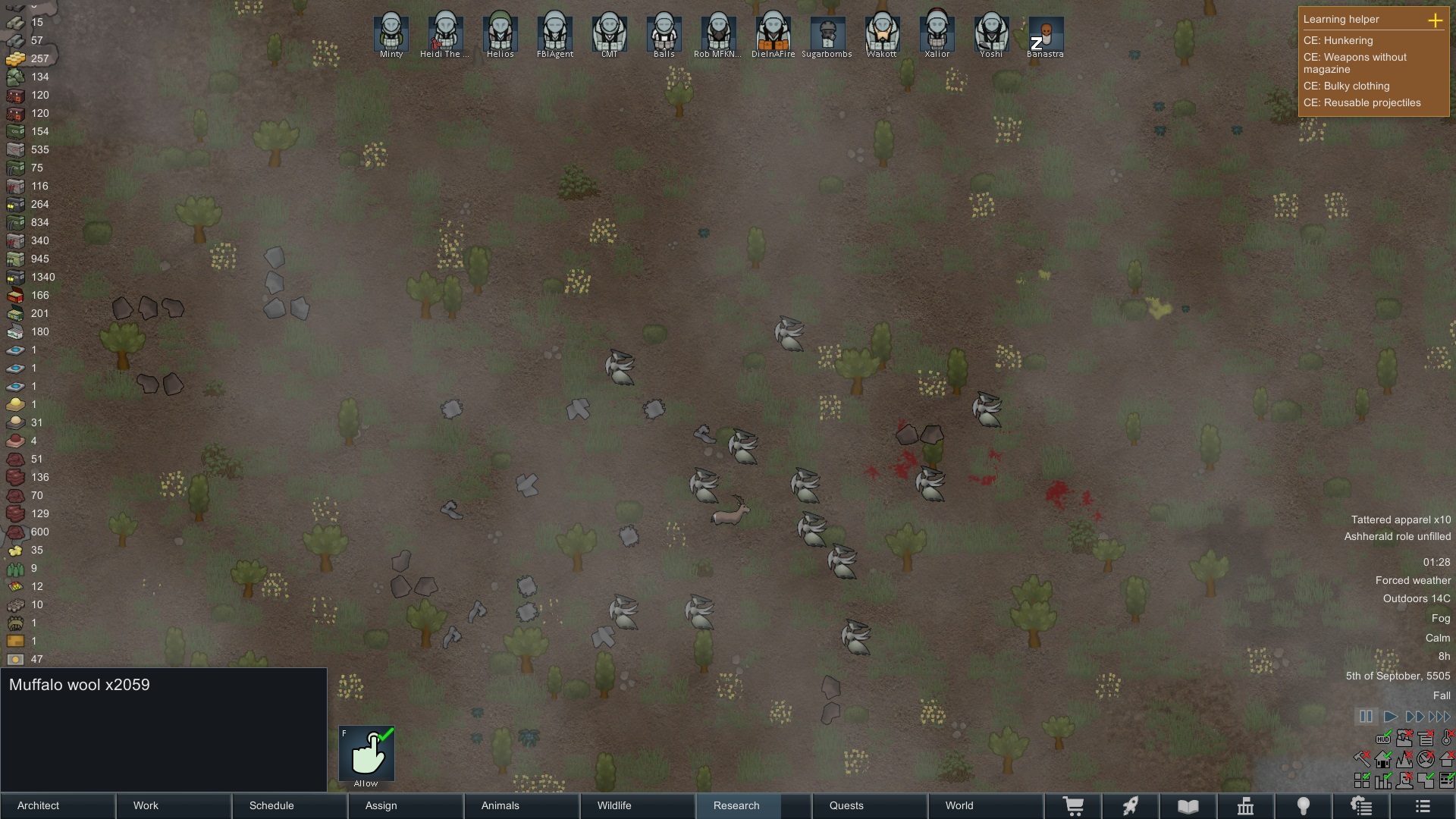The height and width of the screenshot is (819, 1456).
Task: Toggle the HUD overlay display
Action: 1383,739
